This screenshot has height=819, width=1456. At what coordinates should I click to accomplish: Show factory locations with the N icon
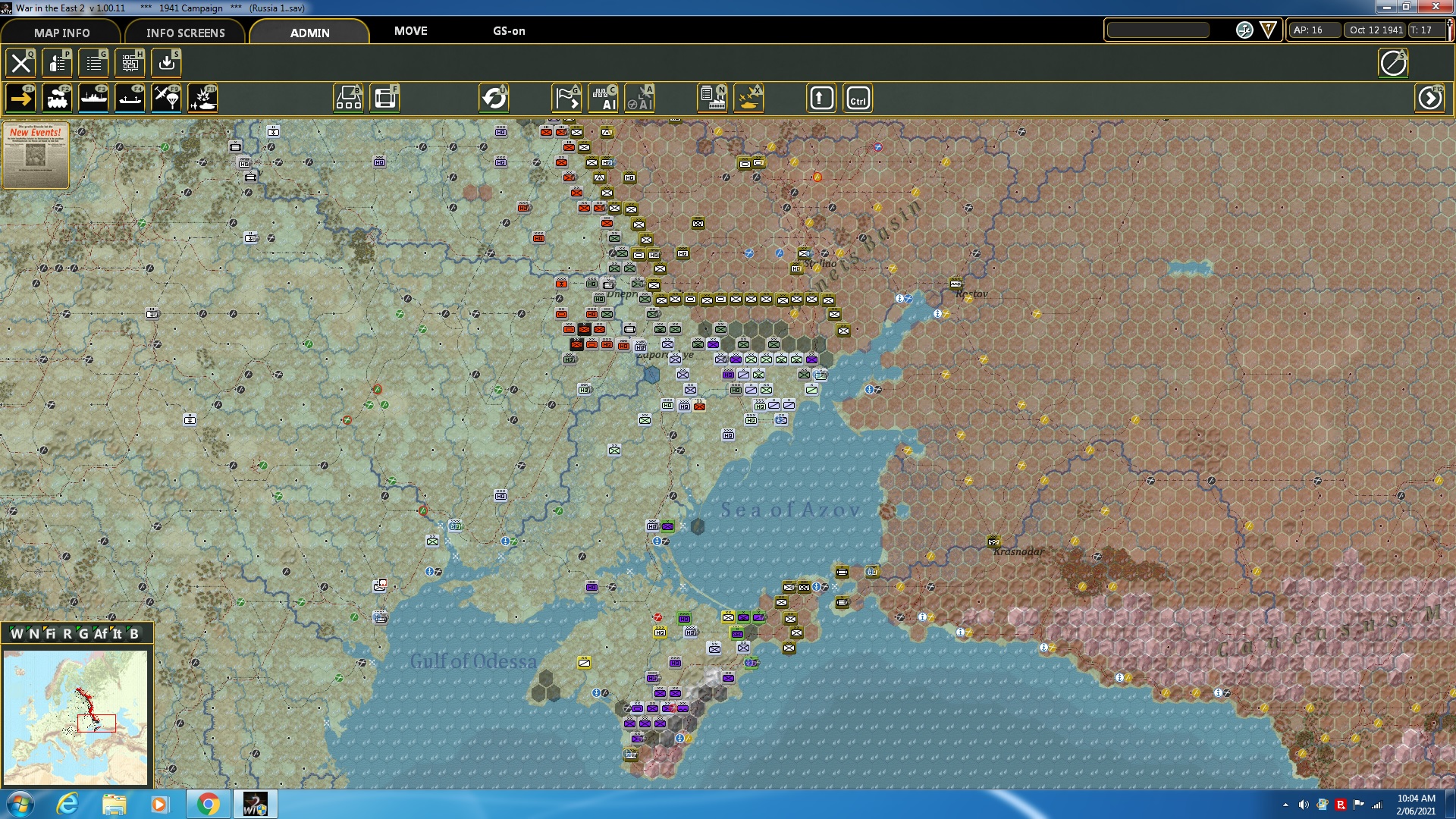711,98
